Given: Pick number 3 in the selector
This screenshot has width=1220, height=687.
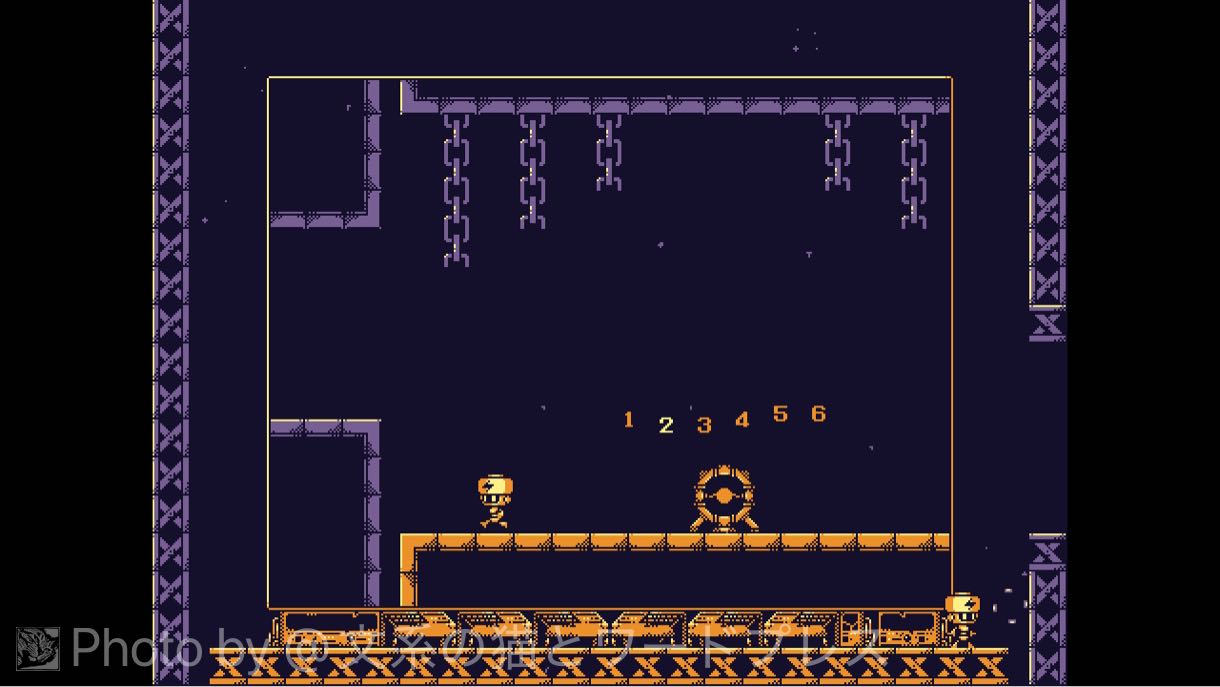Looking at the screenshot, I should pos(704,425).
